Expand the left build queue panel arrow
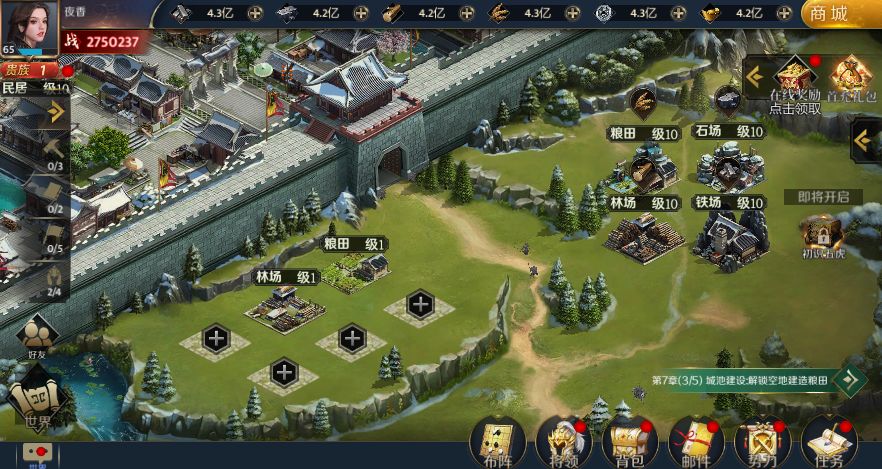The image size is (882, 469). click(55, 111)
